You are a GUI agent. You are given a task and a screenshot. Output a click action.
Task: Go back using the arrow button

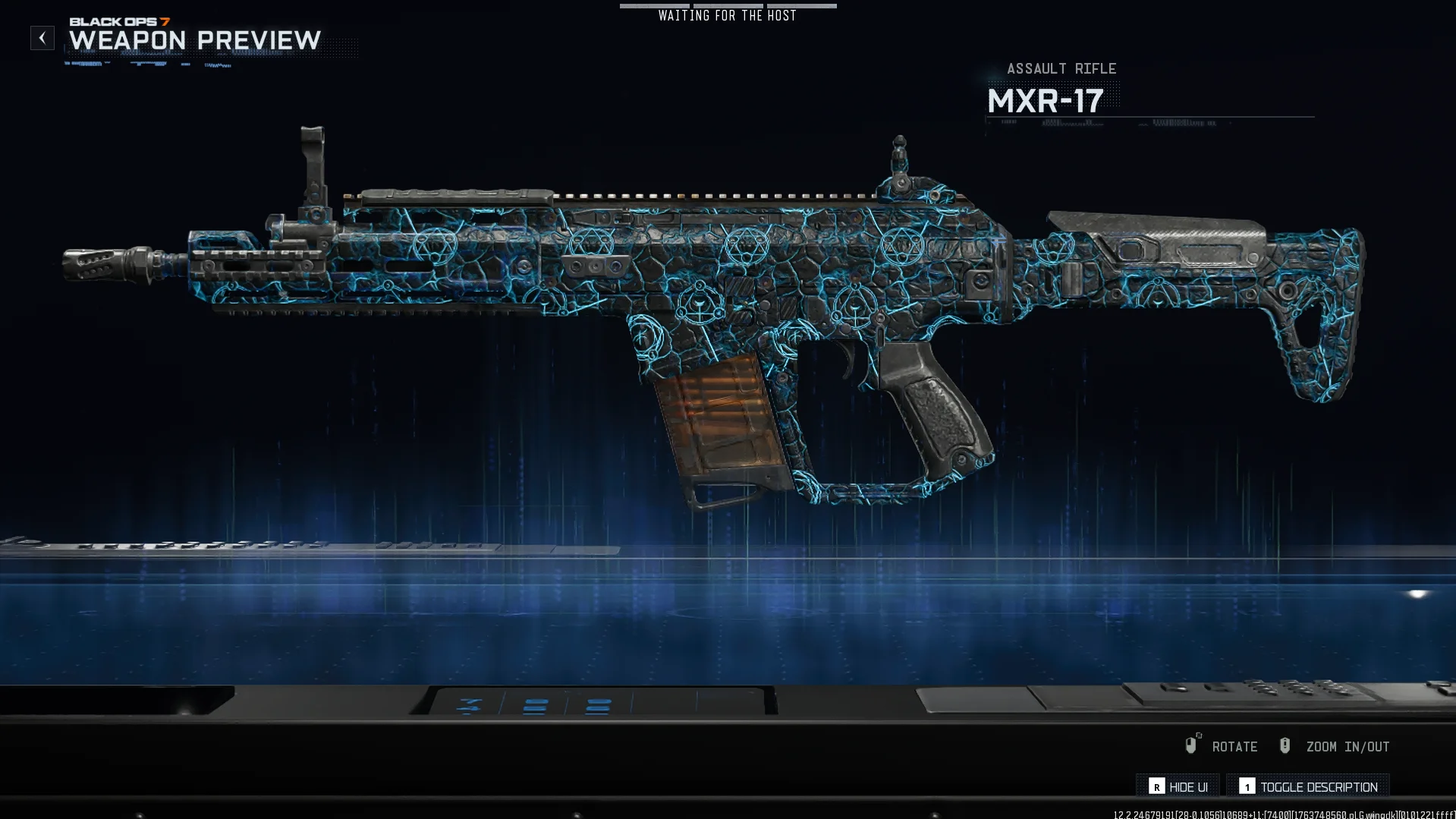(42, 38)
